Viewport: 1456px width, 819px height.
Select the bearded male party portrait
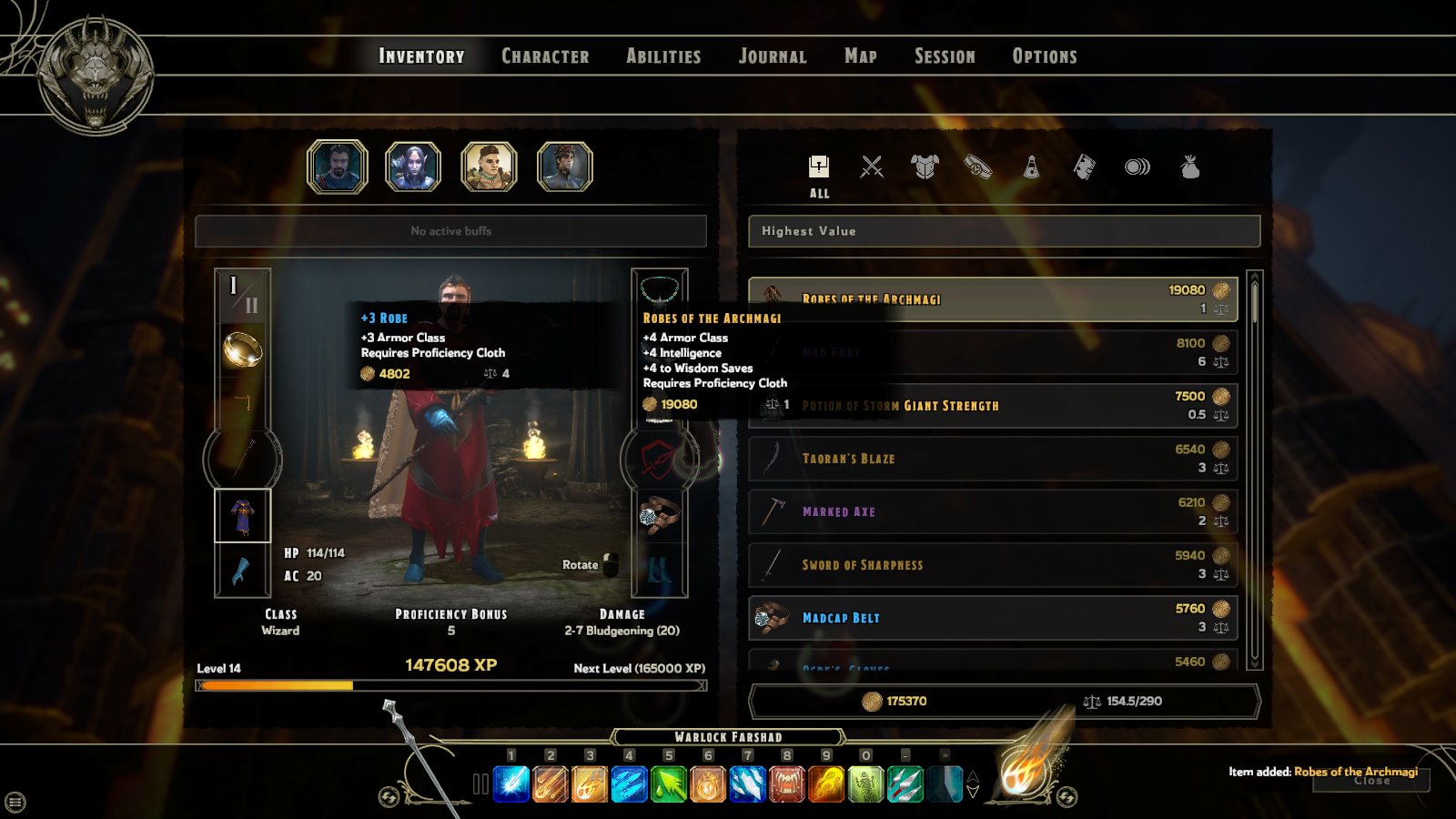pos(338,167)
